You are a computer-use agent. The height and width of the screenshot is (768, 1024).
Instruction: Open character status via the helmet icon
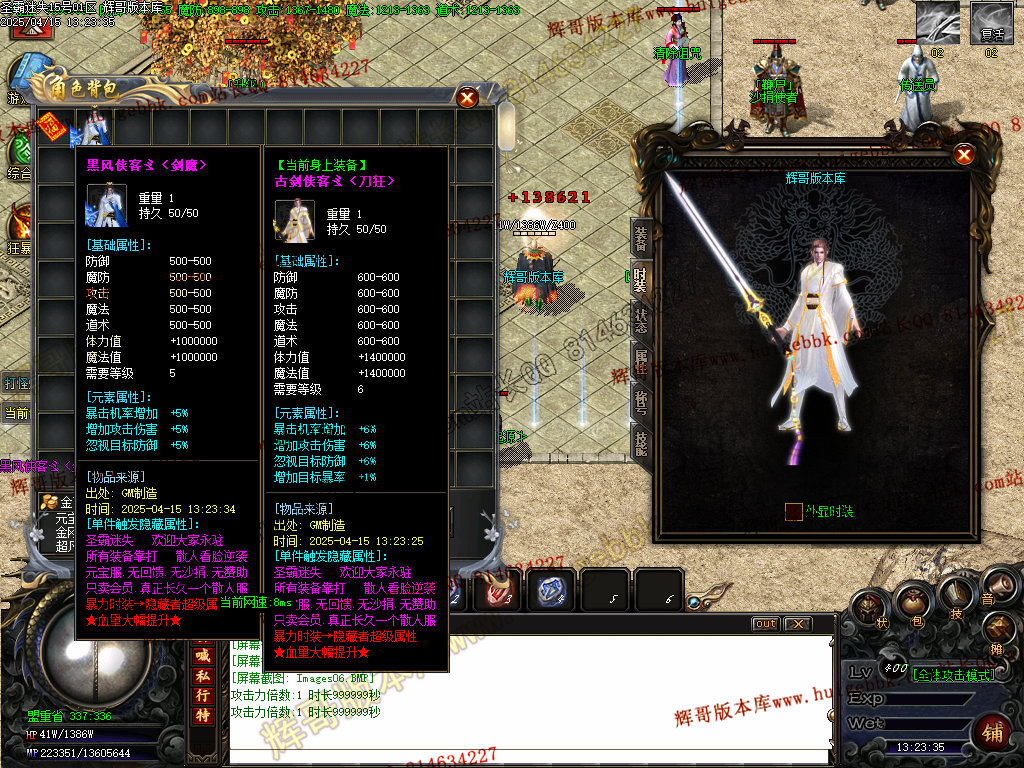point(868,607)
